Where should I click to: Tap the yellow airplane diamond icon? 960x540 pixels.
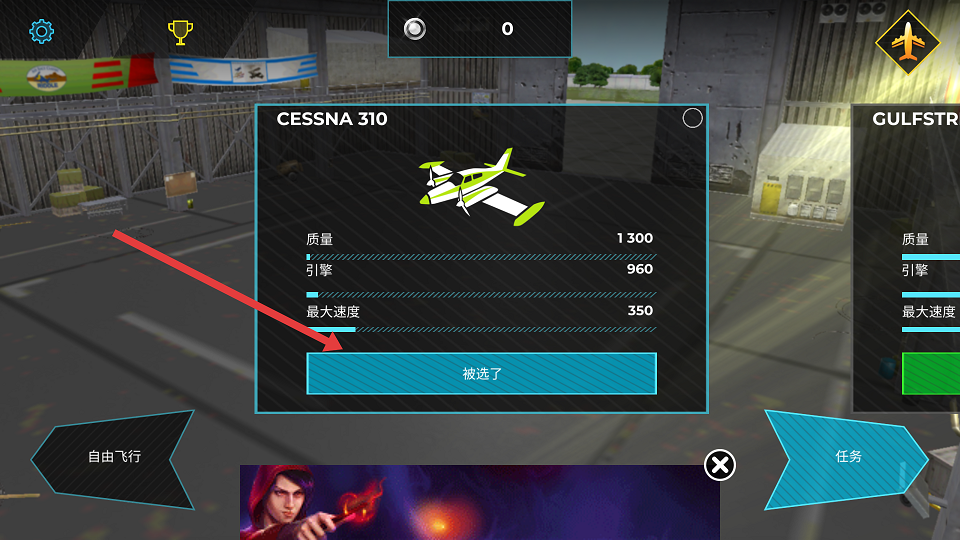pos(907,42)
